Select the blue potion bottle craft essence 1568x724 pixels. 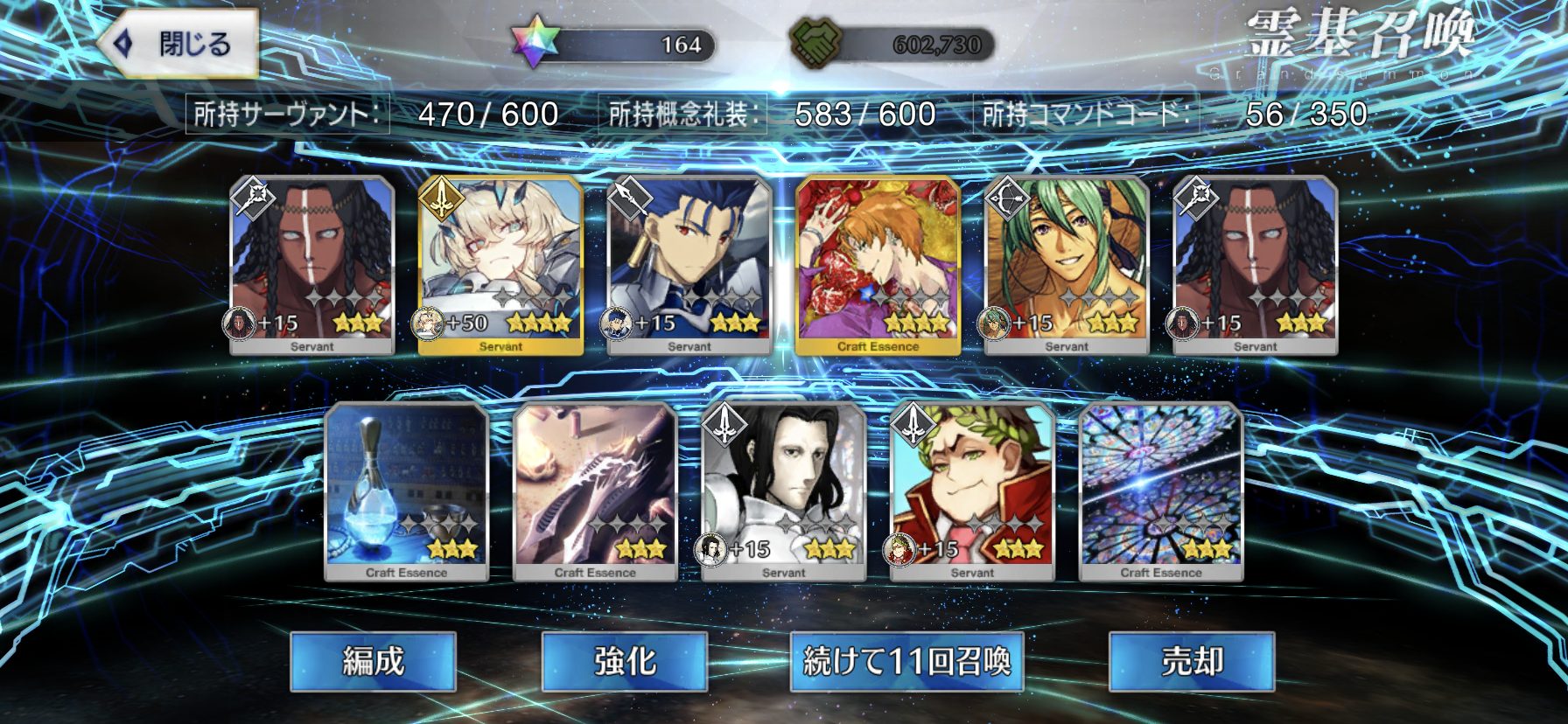click(406, 491)
